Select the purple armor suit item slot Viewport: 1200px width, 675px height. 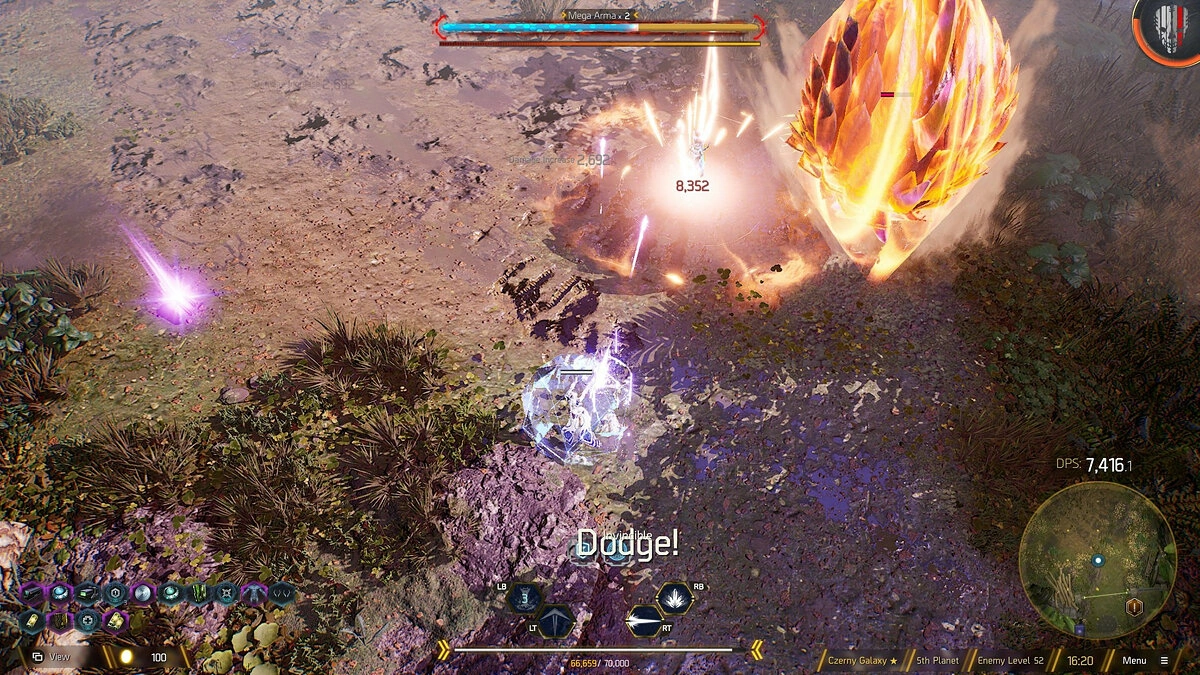[254, 593]
